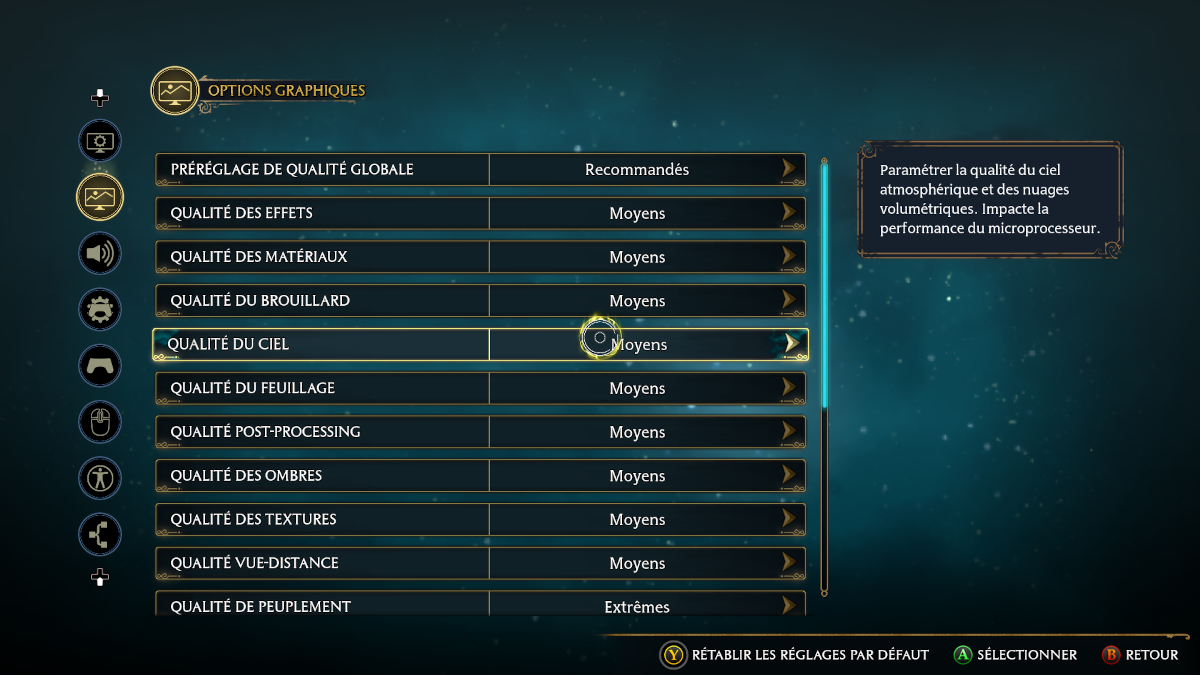Select the Qualité vue-distance setting
The height and width of the screenshot is (675, 1200).
click(x=480, y=564)
